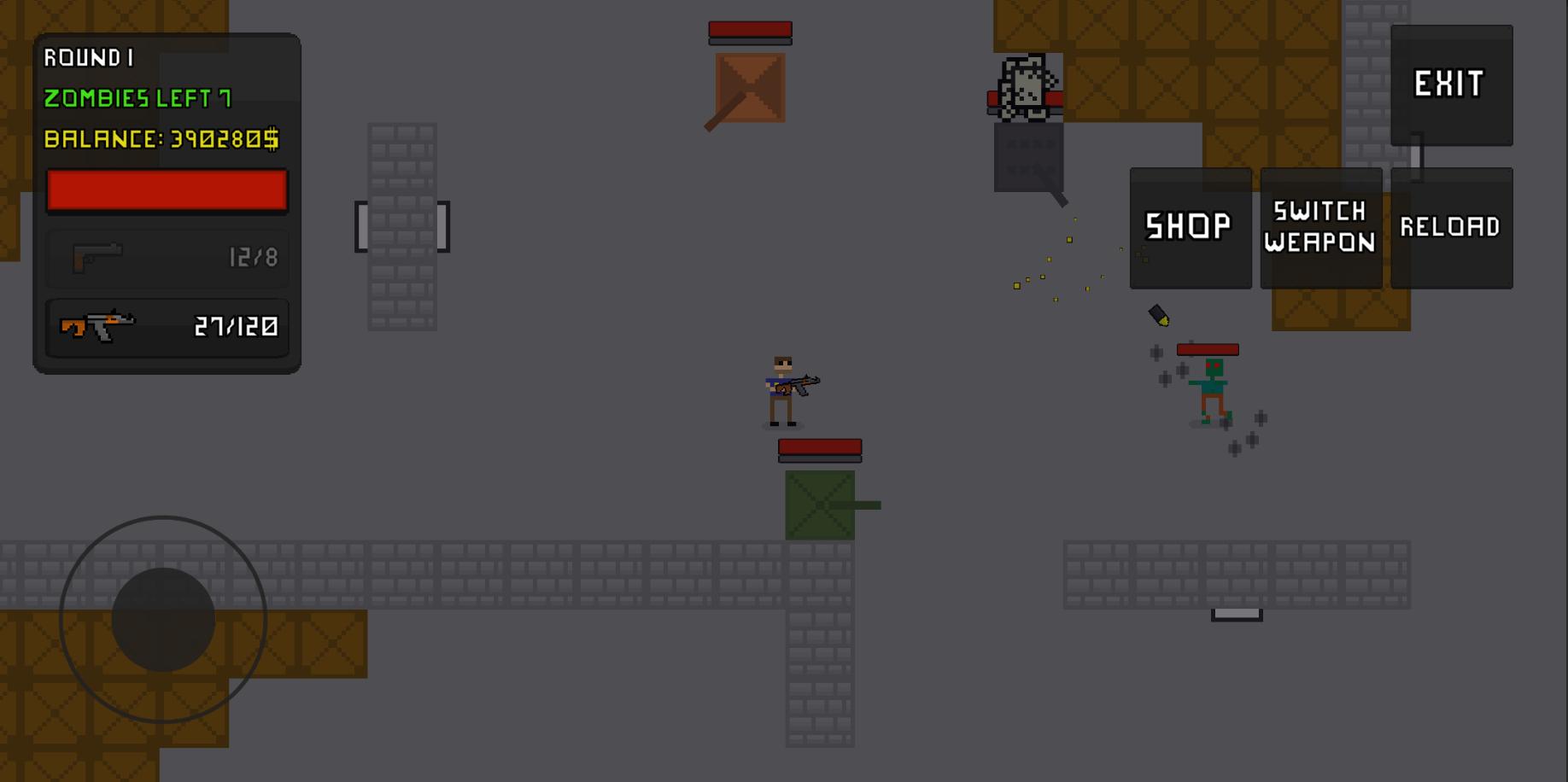
Task: Click the green crate below the player
Action: (x=818, y=505)
